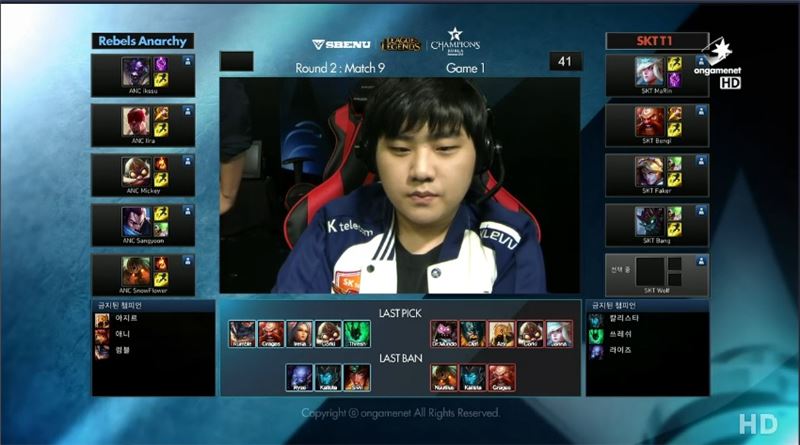Select the ANC SnowFlower player slot
This screenshot has height=445, width=800.
click(x=143, y=275)
